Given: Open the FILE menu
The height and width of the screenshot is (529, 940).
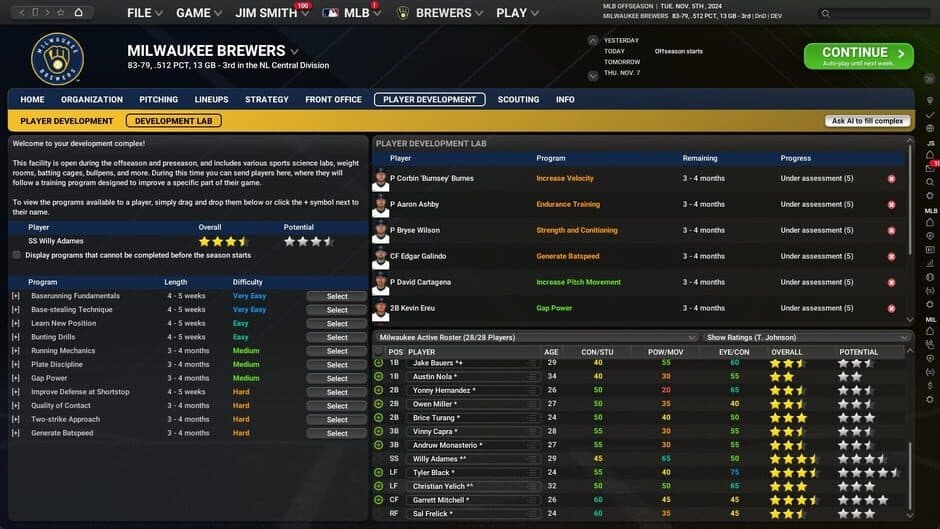Looking at the screenshot, I should [145, 13].
